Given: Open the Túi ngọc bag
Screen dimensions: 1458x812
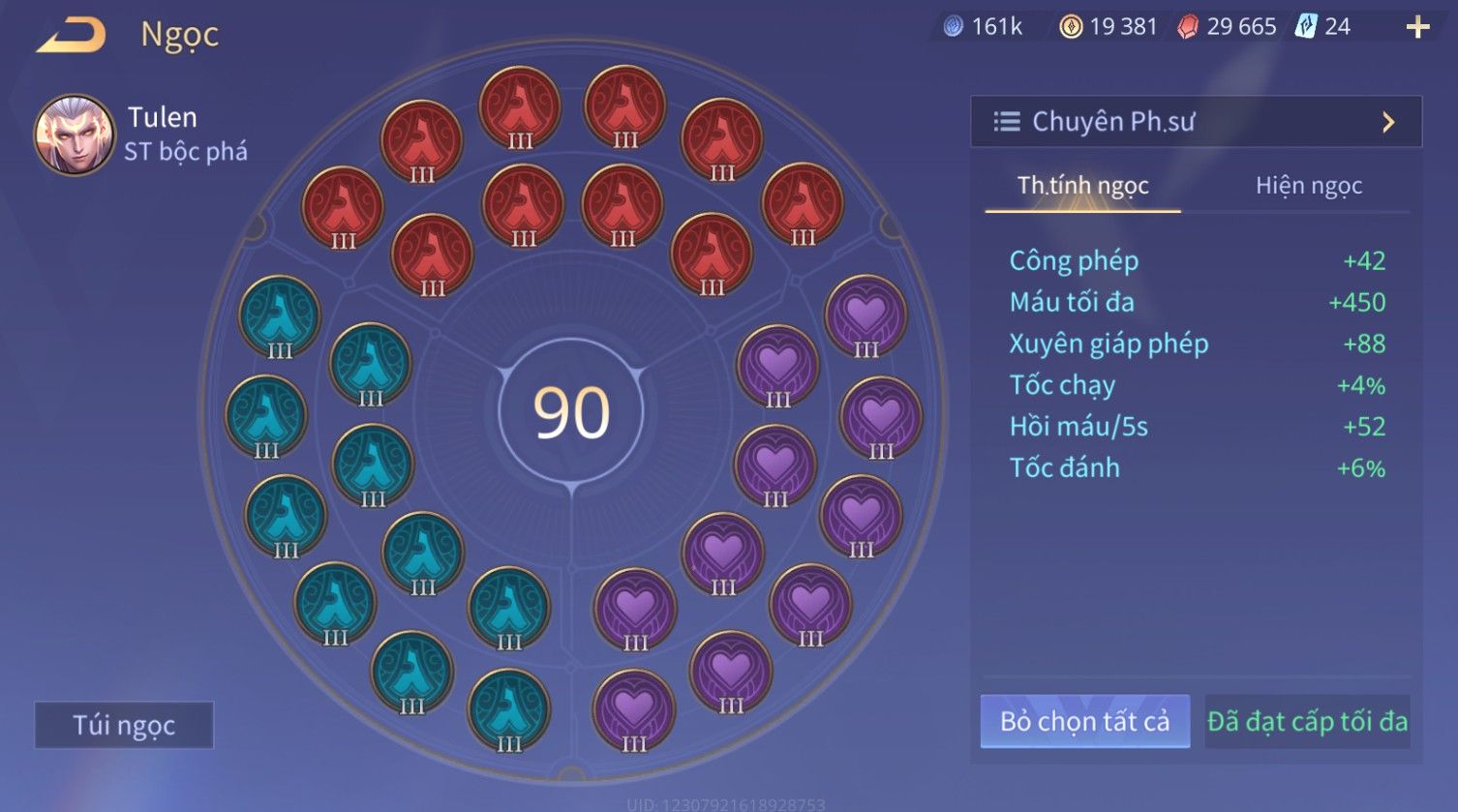Looking at the screenshot, I should point(124,725).
